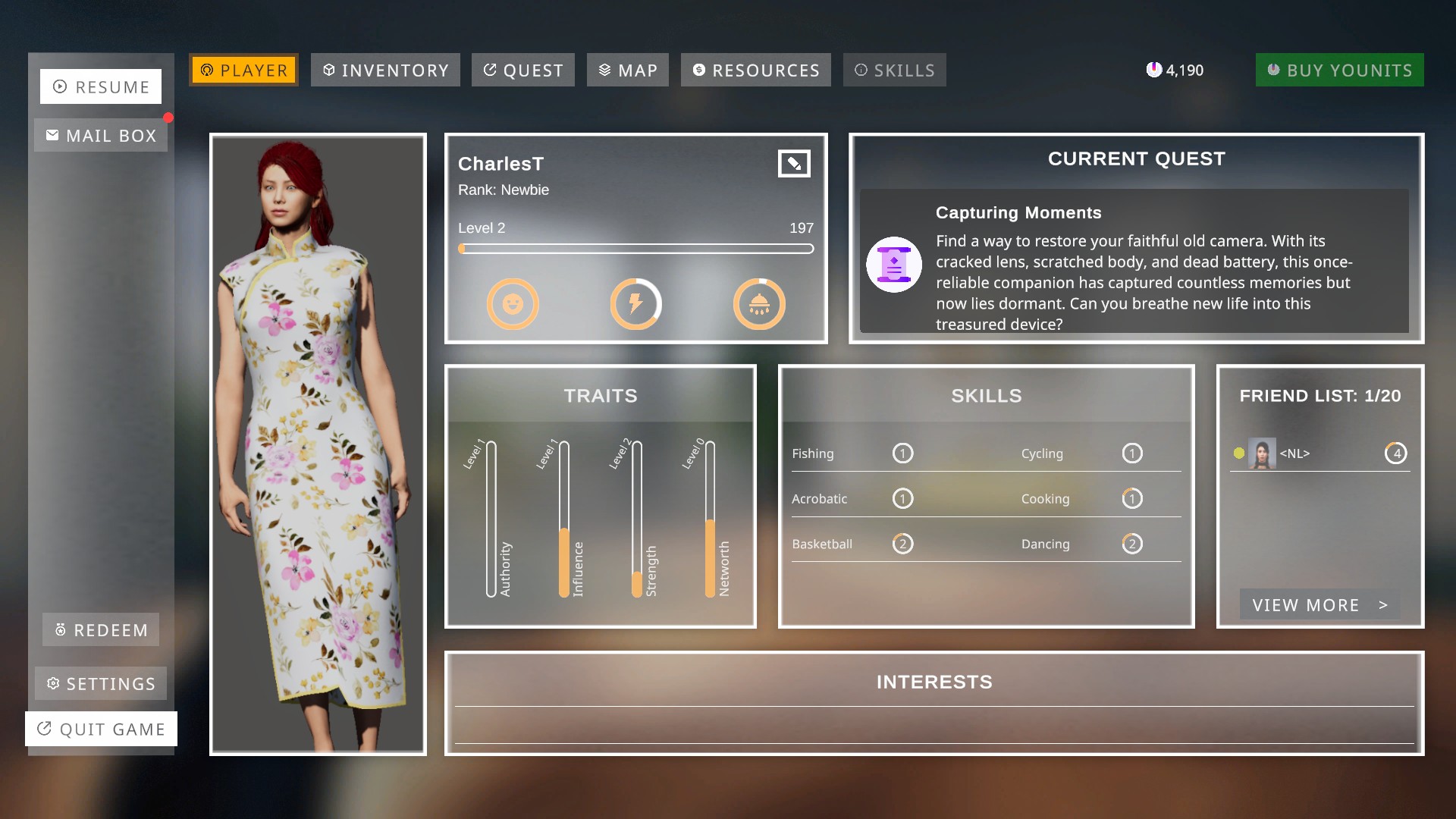1456x819 pixels.
Task: Click the hygiene shower status icon
Action: pyautogui.click(x=759, y=303)
